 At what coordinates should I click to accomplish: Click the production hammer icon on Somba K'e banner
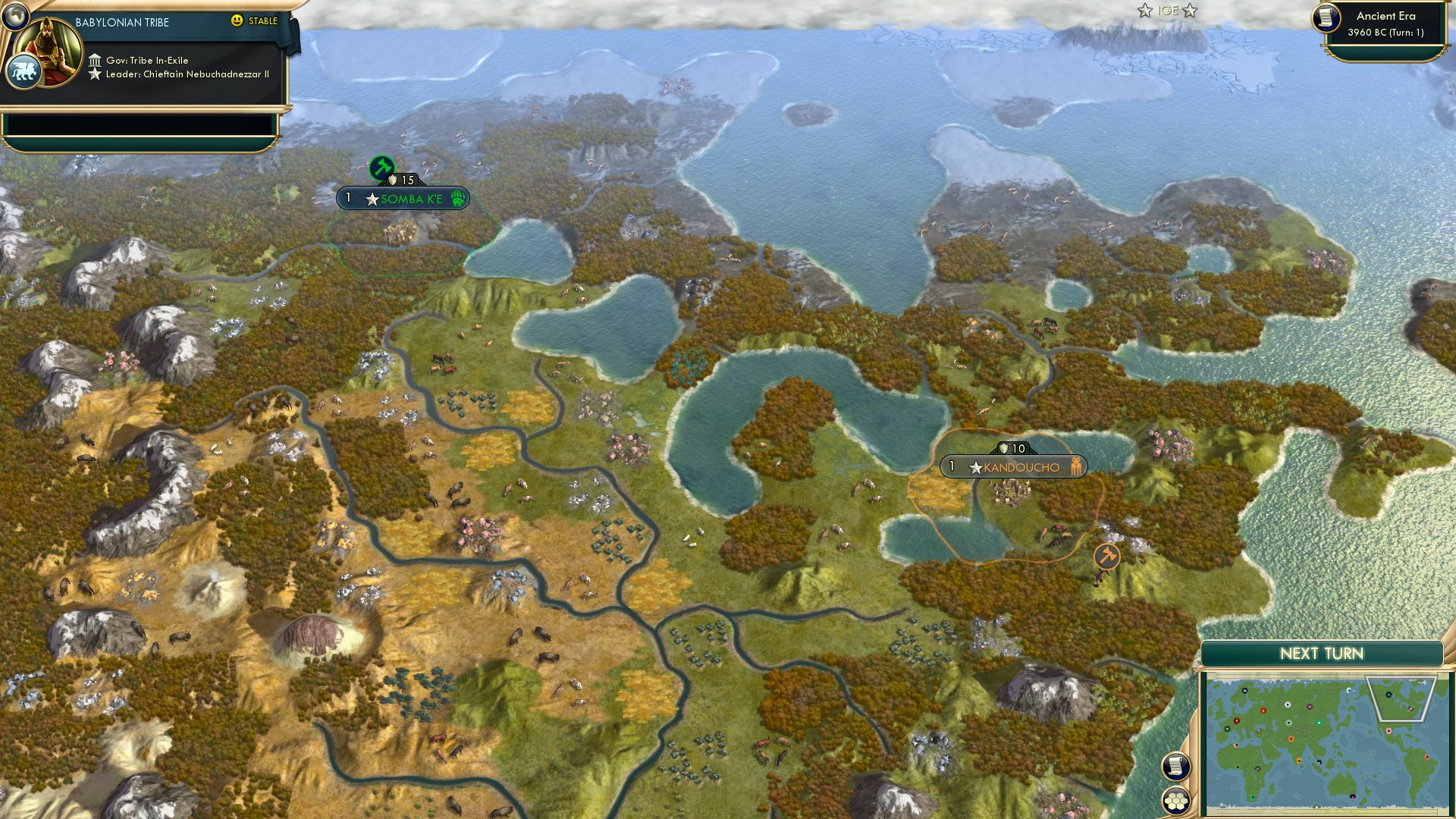pos(383,166)
